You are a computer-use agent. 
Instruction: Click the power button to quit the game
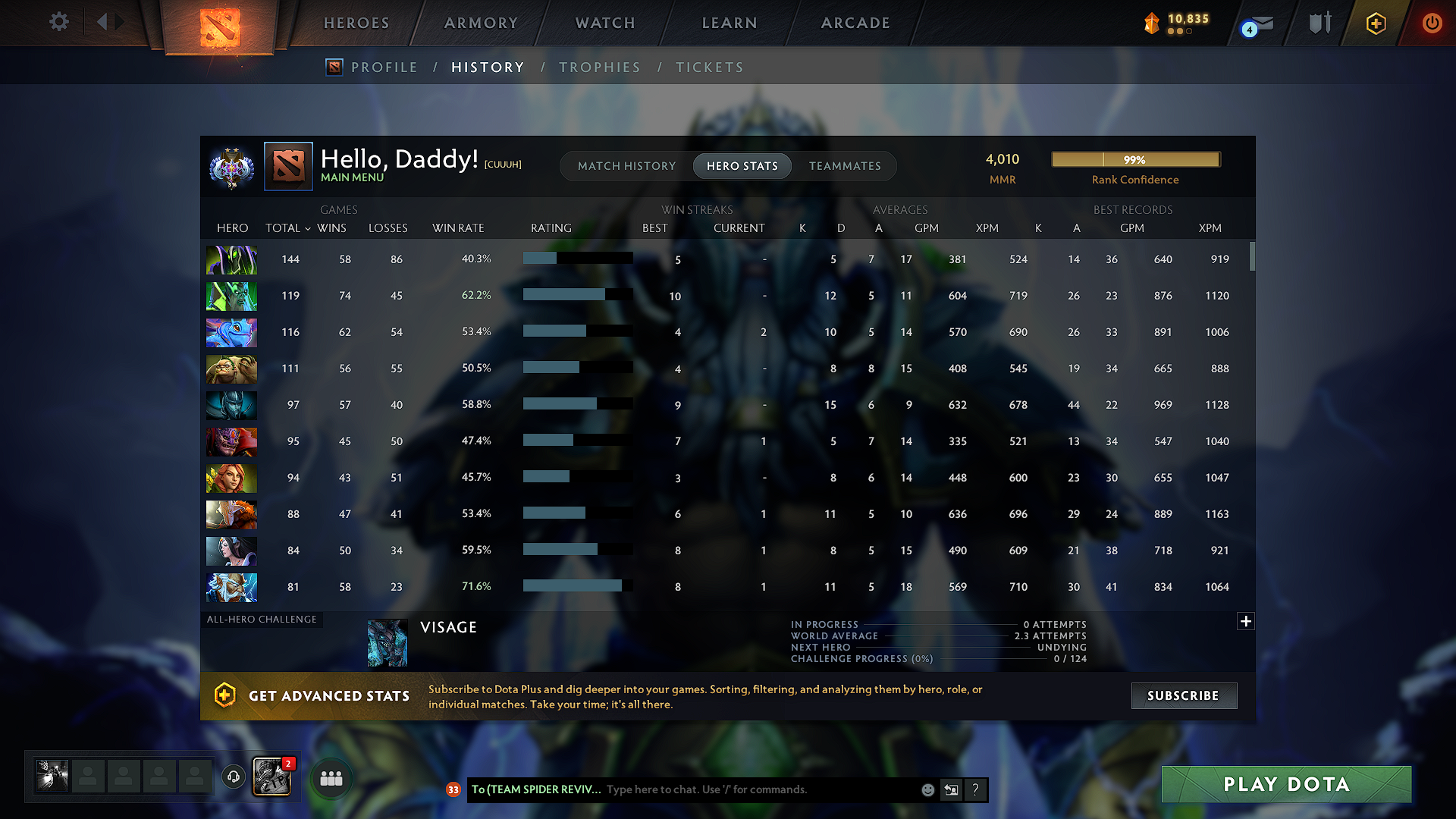pyautogui.click(x=1432, y=23)
